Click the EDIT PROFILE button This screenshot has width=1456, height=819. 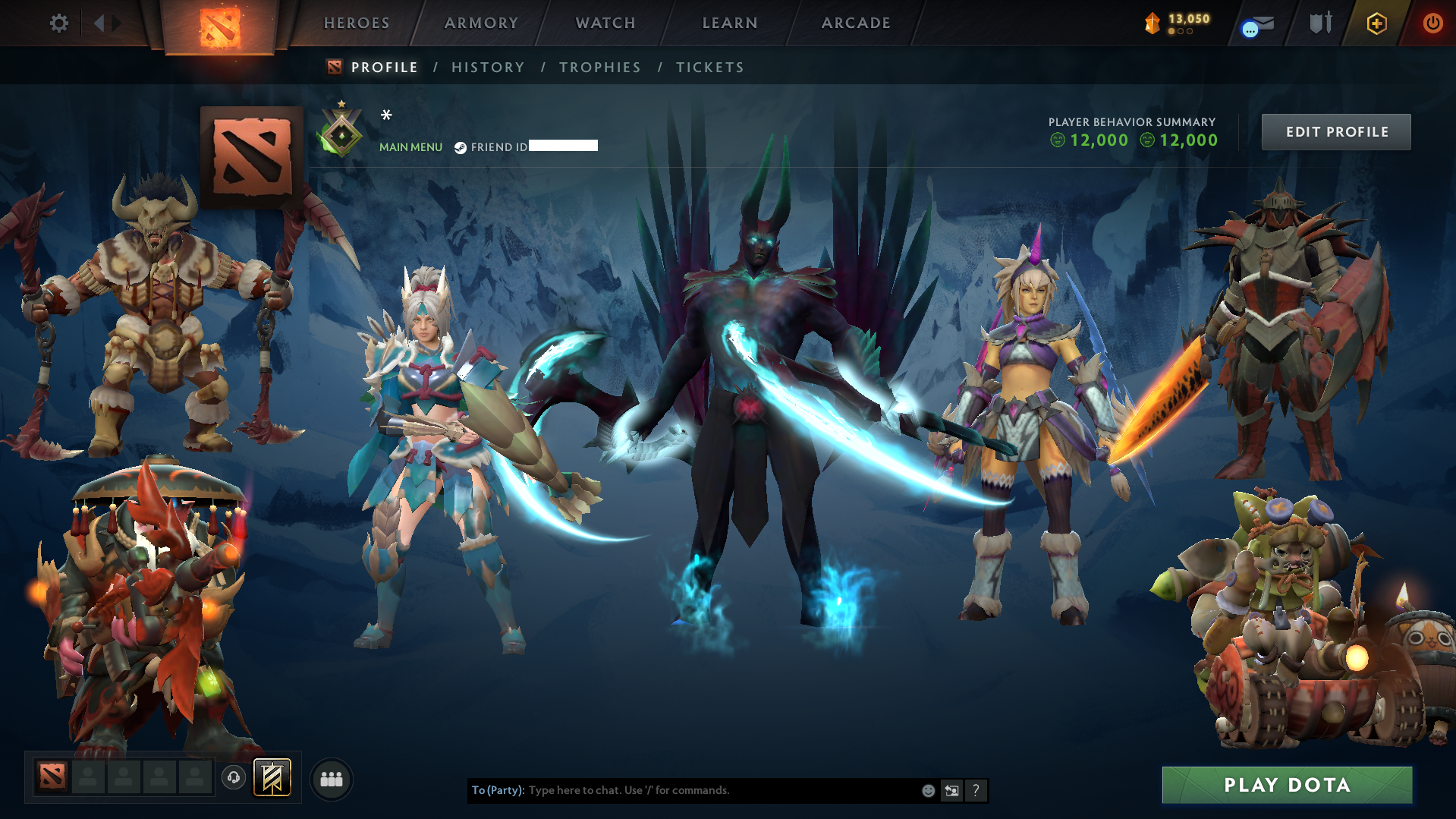click(x=1335, y=131)
